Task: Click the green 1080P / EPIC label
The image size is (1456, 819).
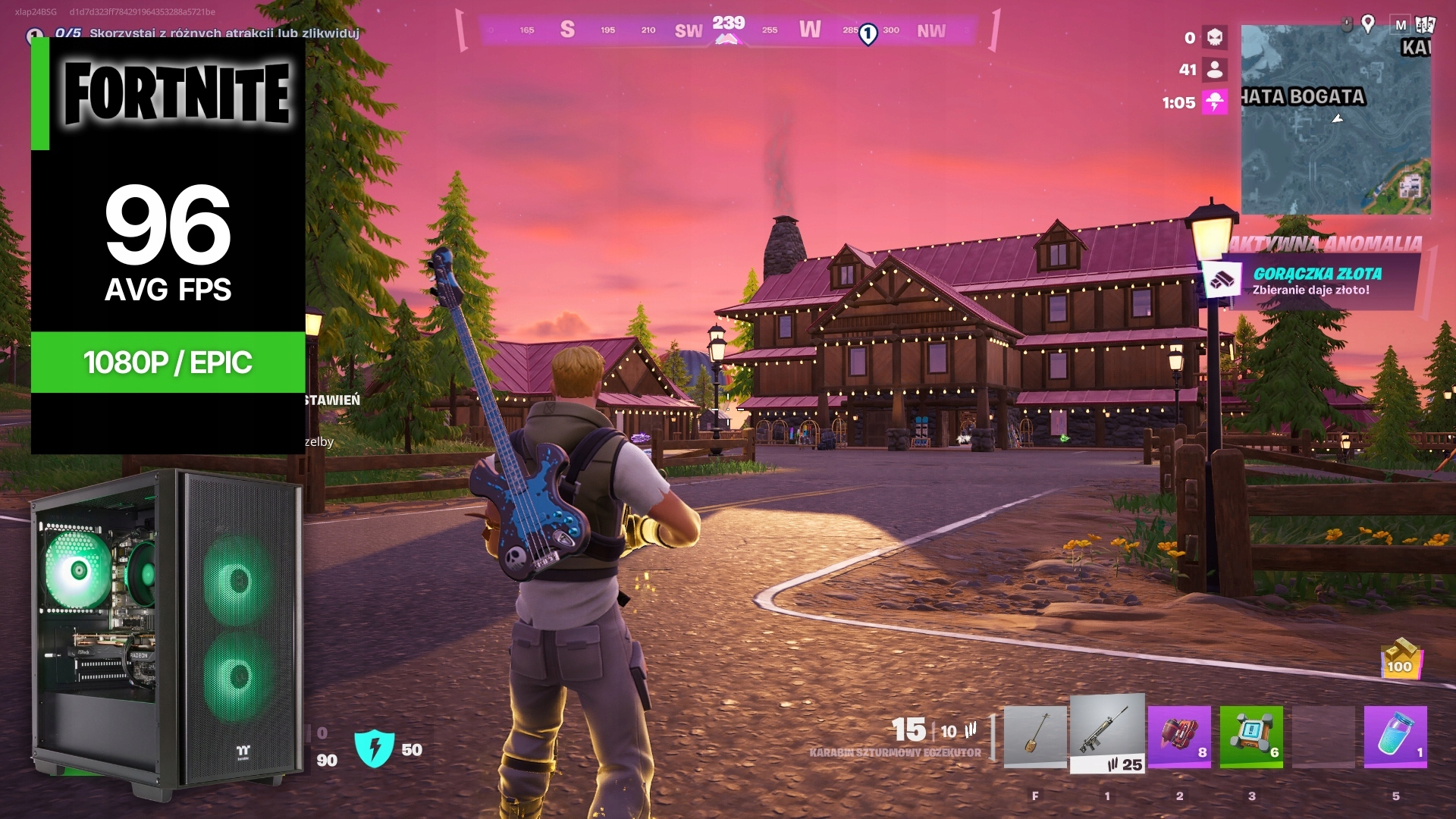Action: (168, 362)
